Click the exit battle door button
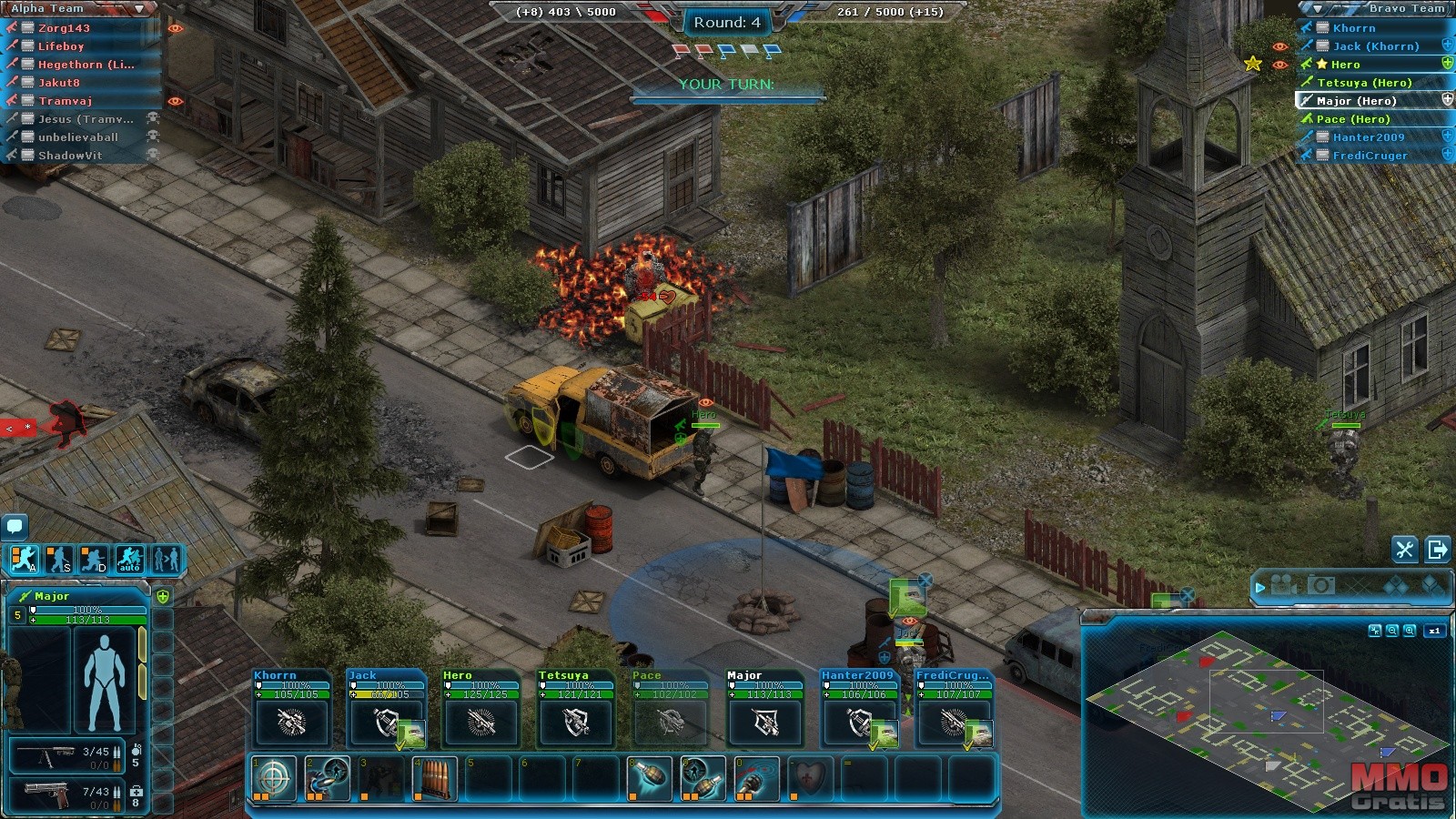This screenshot has width=1456, height=819. pos(1438,550)
